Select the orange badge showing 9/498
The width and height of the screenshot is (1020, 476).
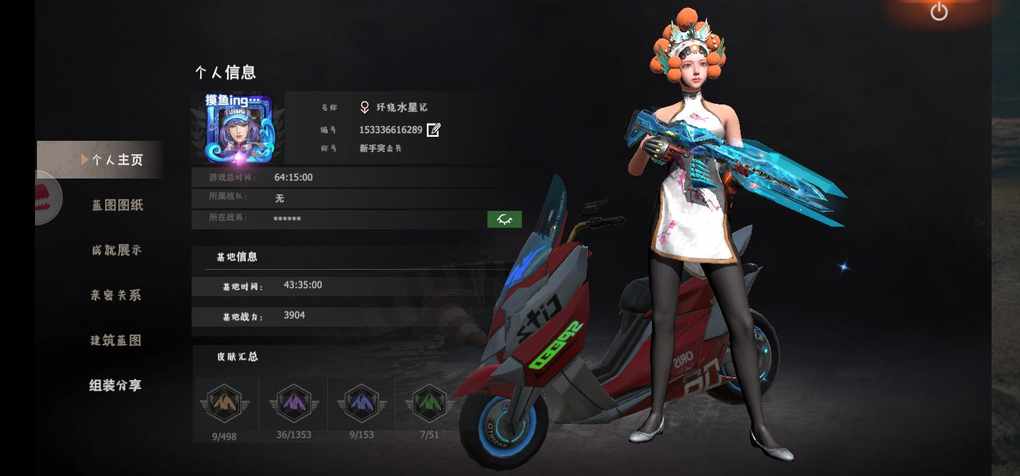(x=224, y=404)
